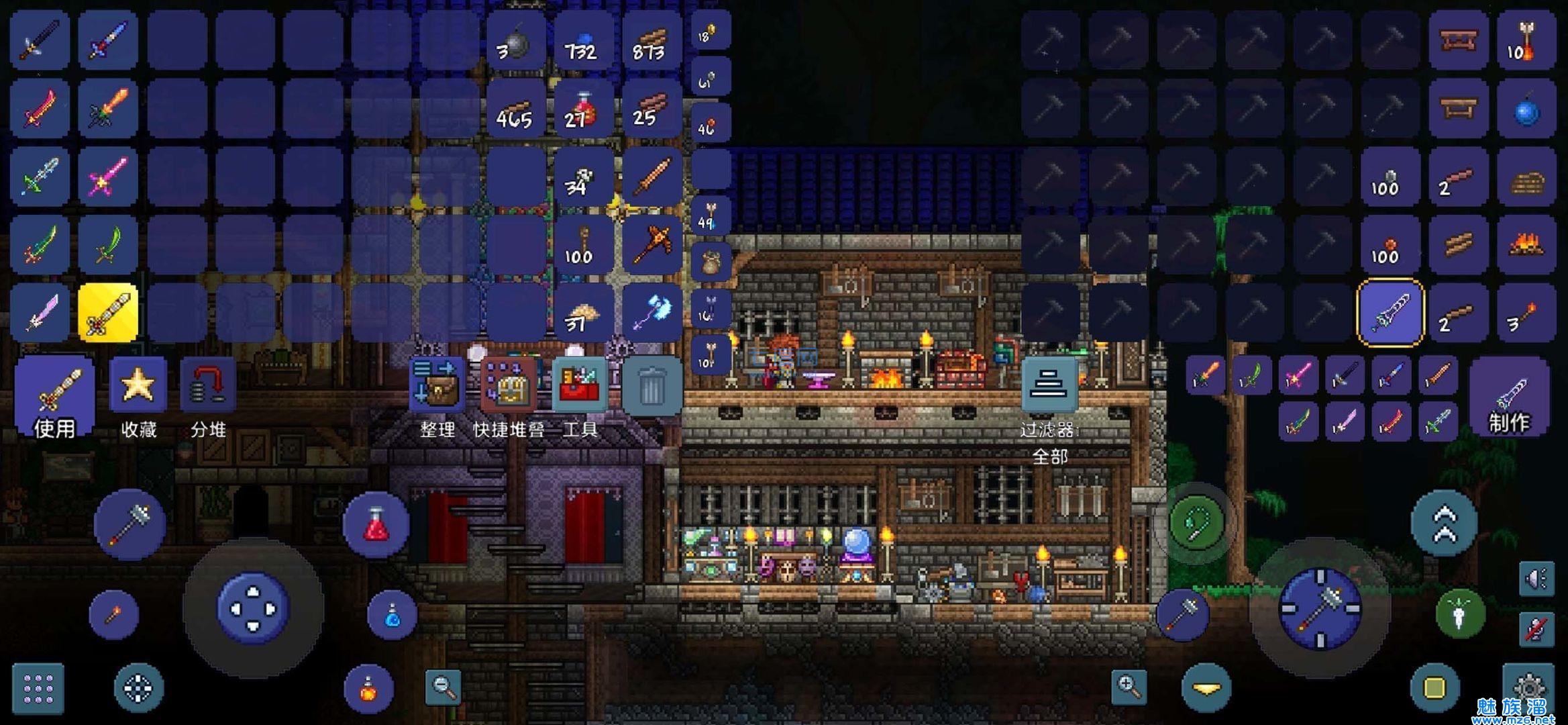Select the campfire crafting recipe
Viewport: 1568px width, 725px height.
click(1526, 245)
